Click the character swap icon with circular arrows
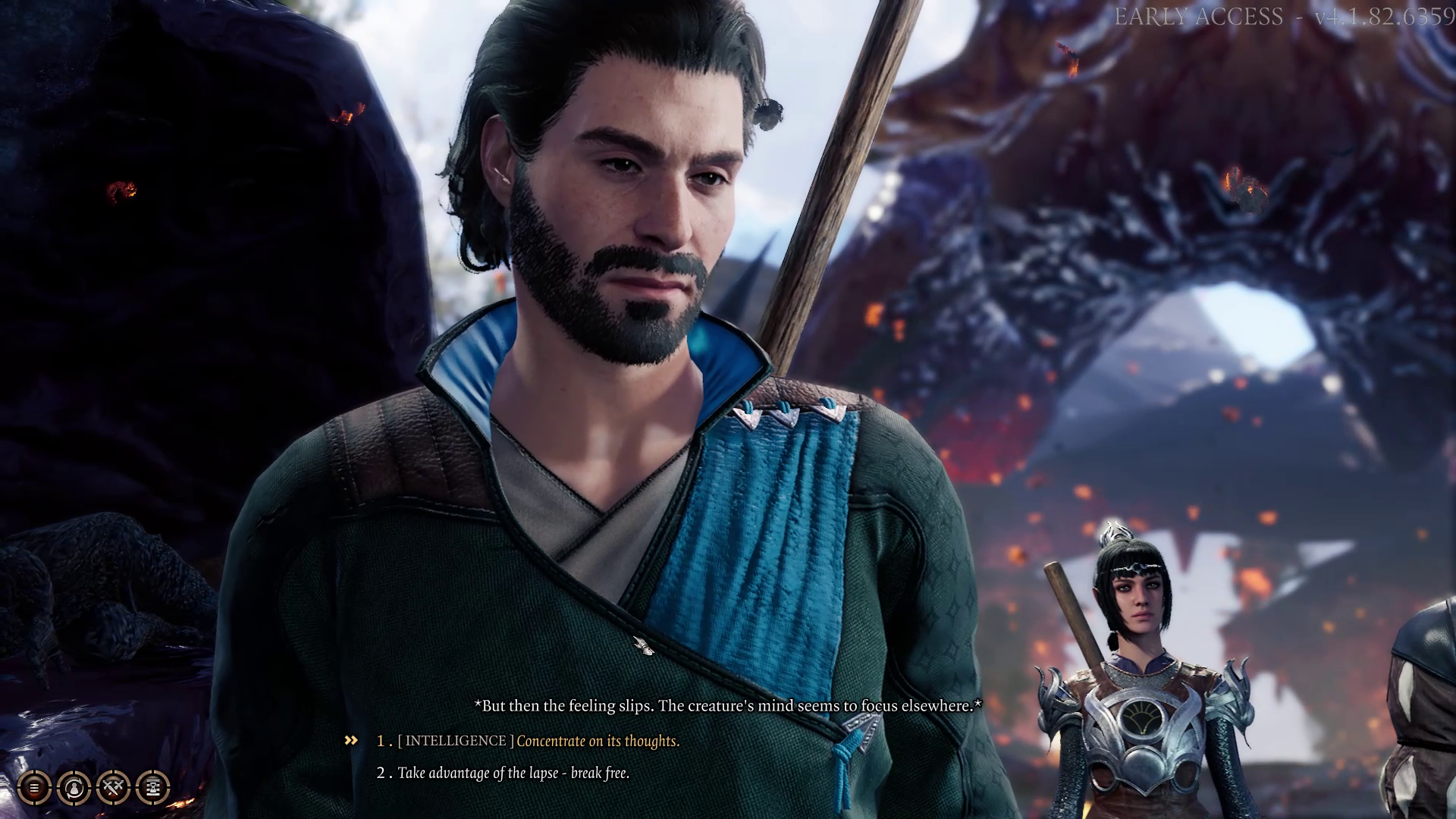1456x819 pixels. point(74,788)
